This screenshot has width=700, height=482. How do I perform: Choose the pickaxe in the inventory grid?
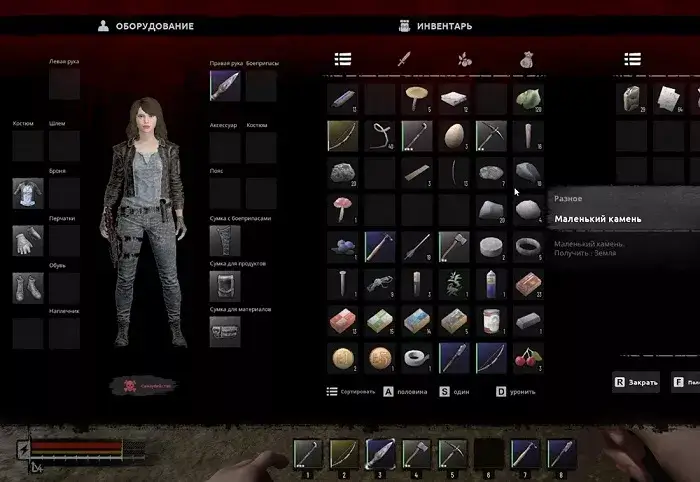tap(491, 134)
